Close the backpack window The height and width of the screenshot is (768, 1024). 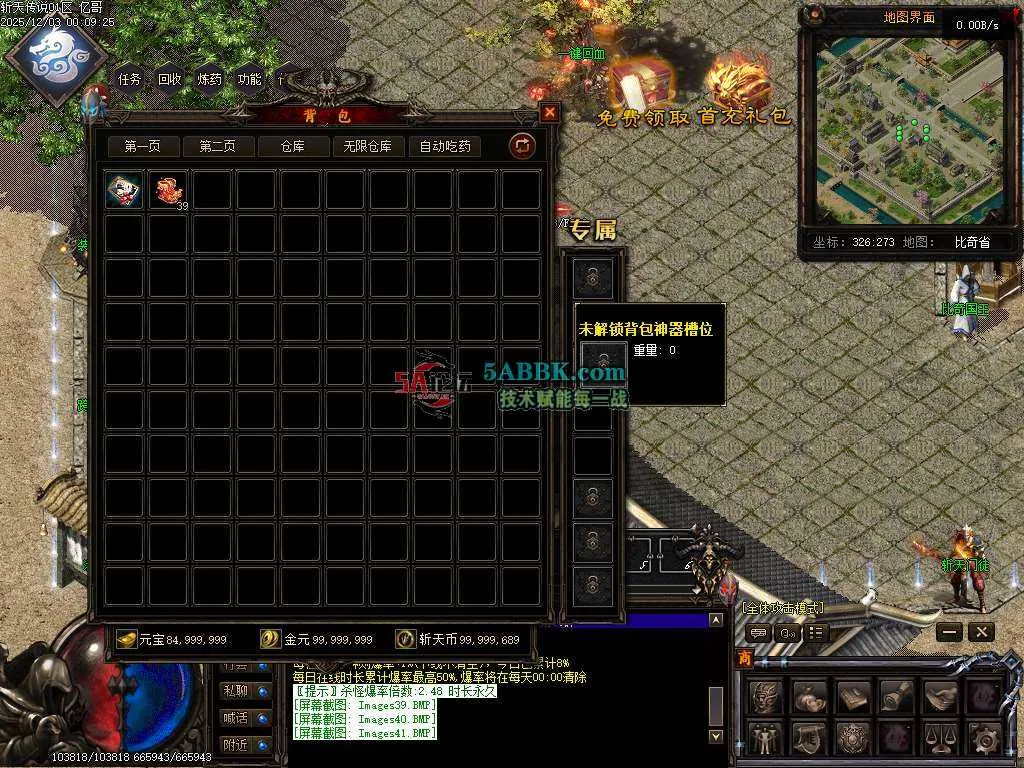tap(549, 113)
